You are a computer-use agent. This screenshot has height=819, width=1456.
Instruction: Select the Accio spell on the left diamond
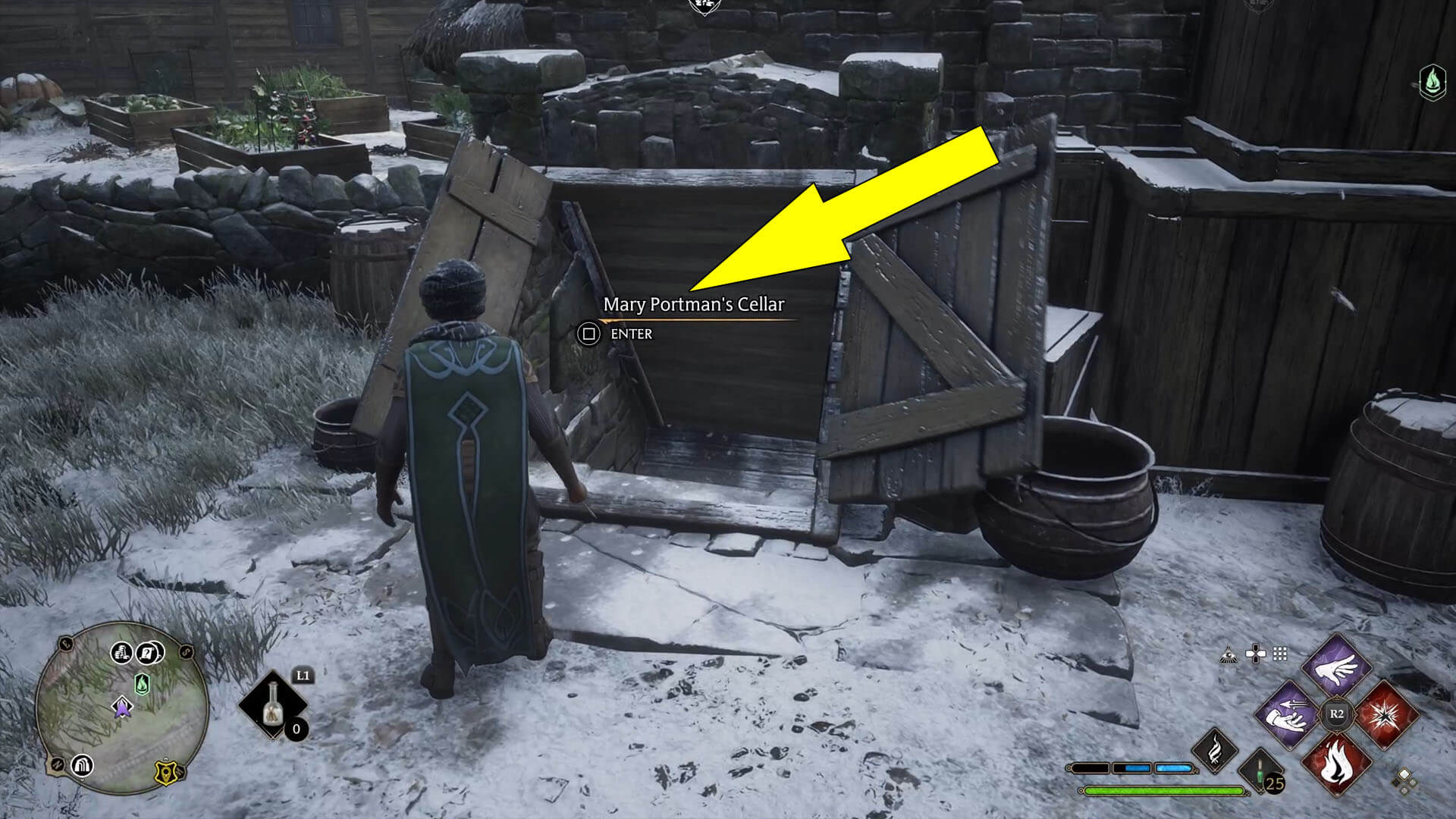(x=1286, y=715)
